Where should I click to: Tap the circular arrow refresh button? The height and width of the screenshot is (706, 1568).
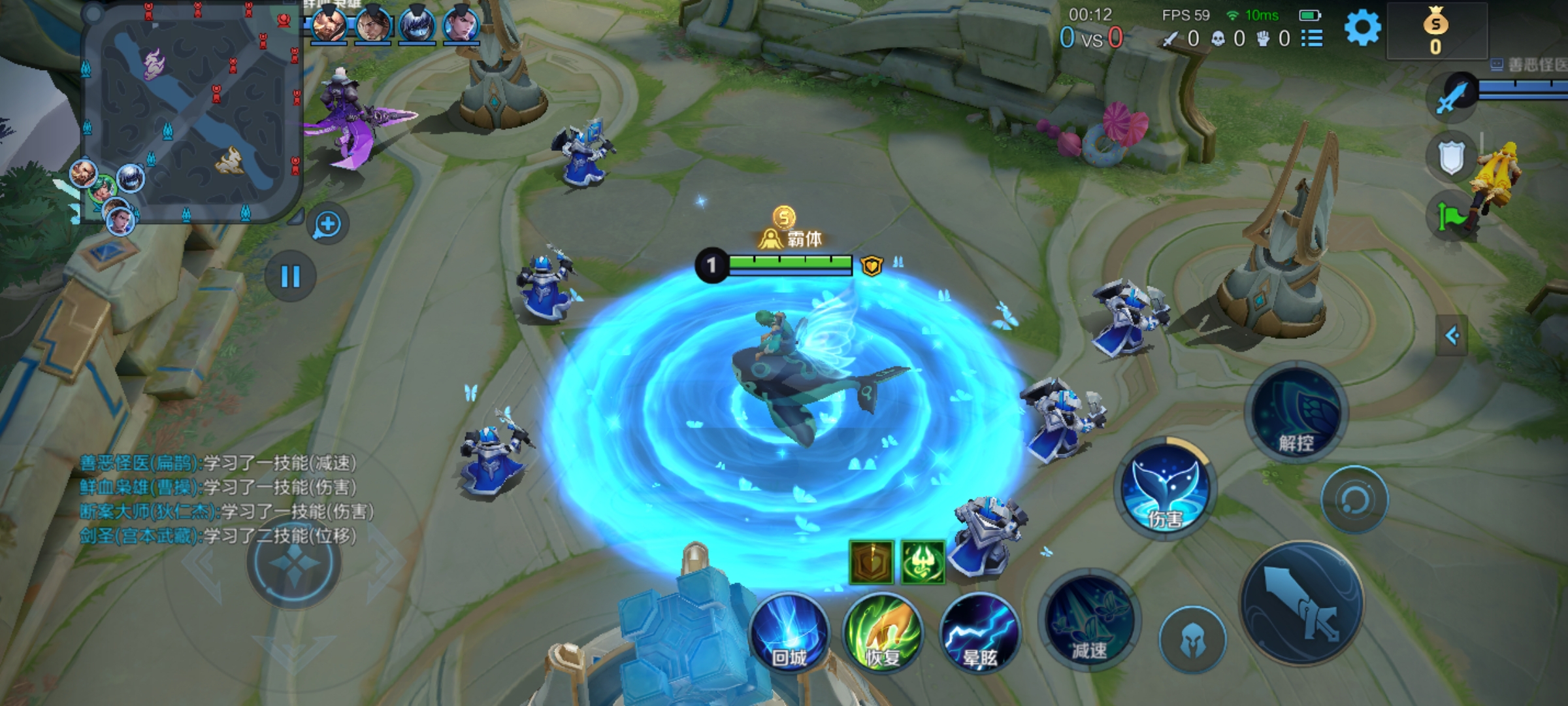(x=1354, y=500)
